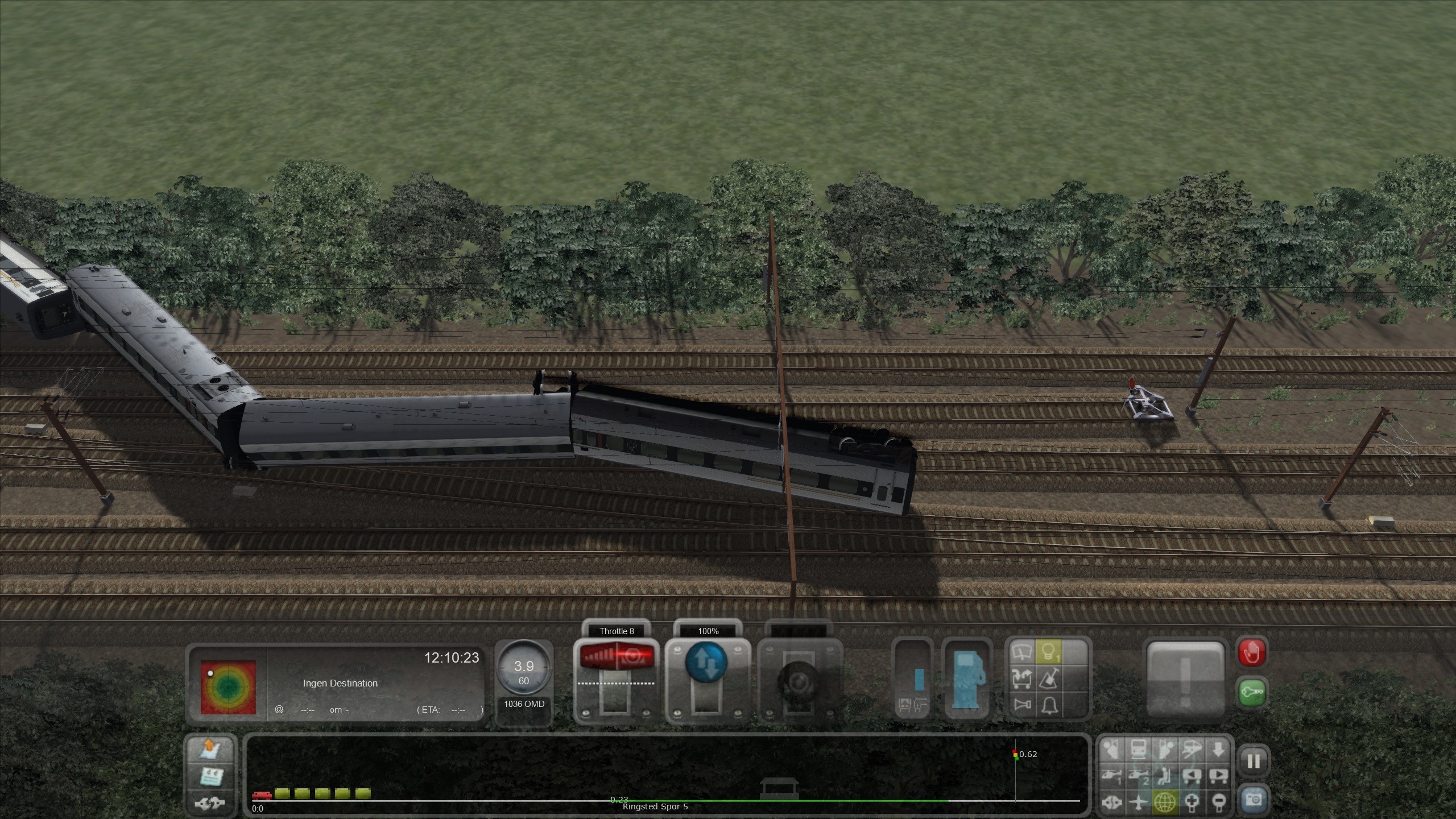Click the coupling icon in the left panel

212,803
